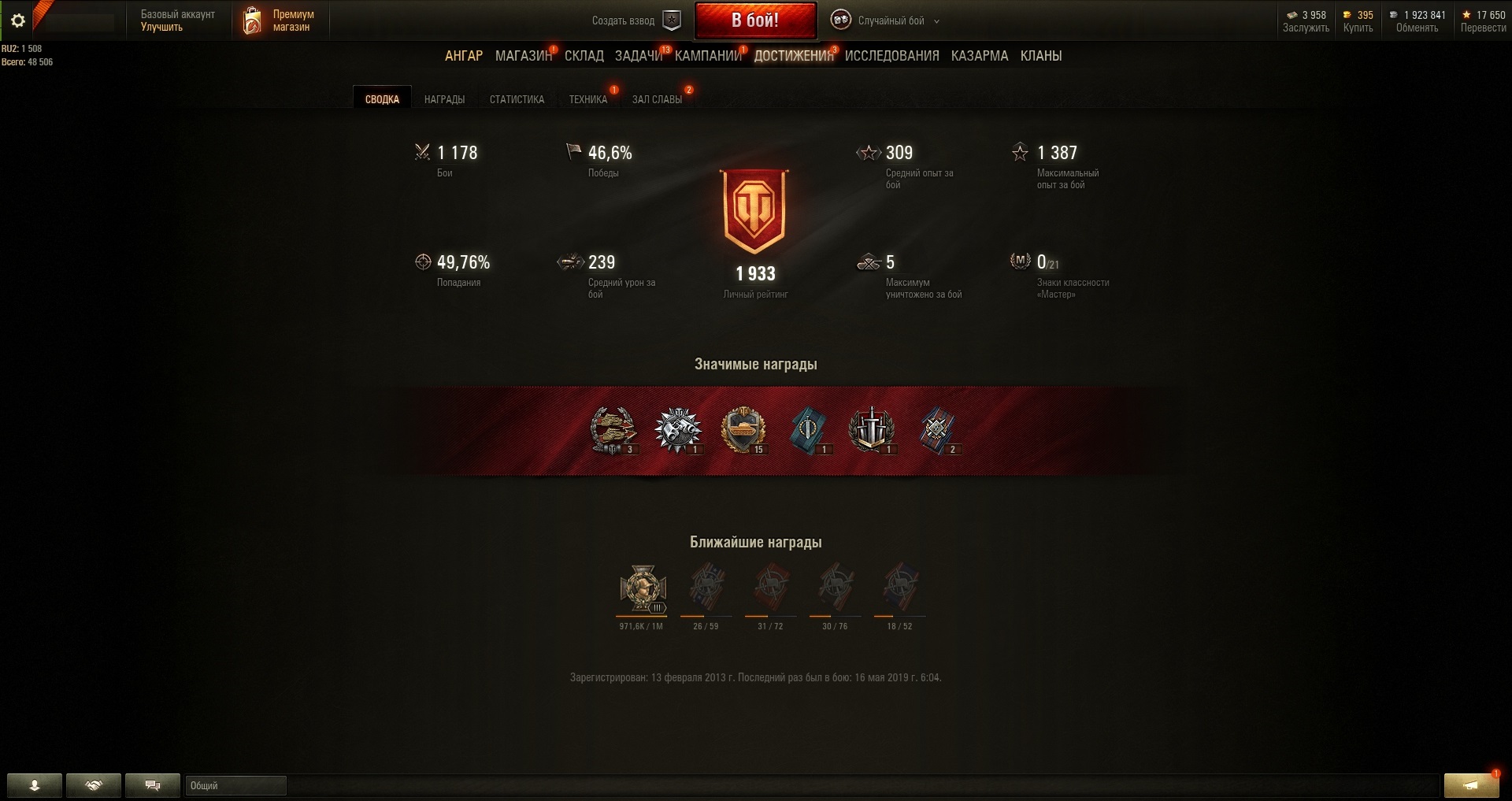Go to the «АНГАР» menu
The width and height of the screenshot is (1512, 801).
464,56
